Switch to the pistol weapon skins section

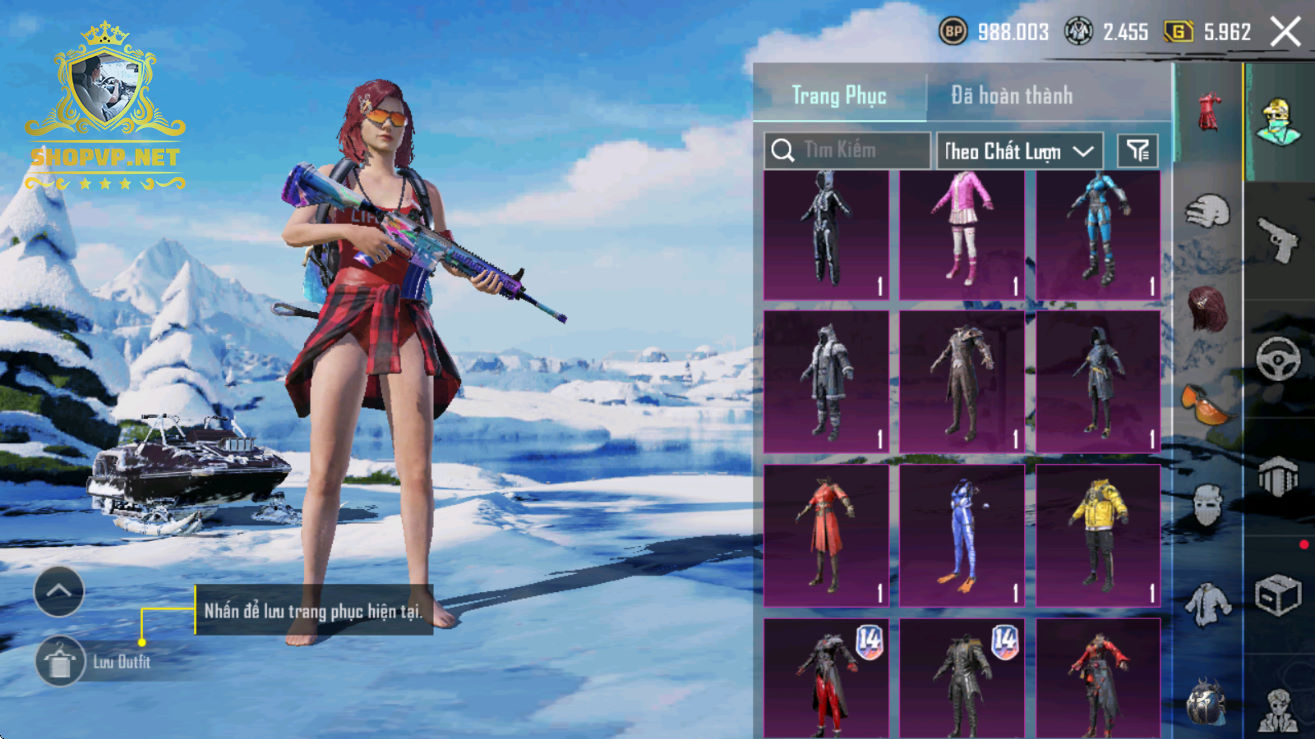(x=1277, y=238)
